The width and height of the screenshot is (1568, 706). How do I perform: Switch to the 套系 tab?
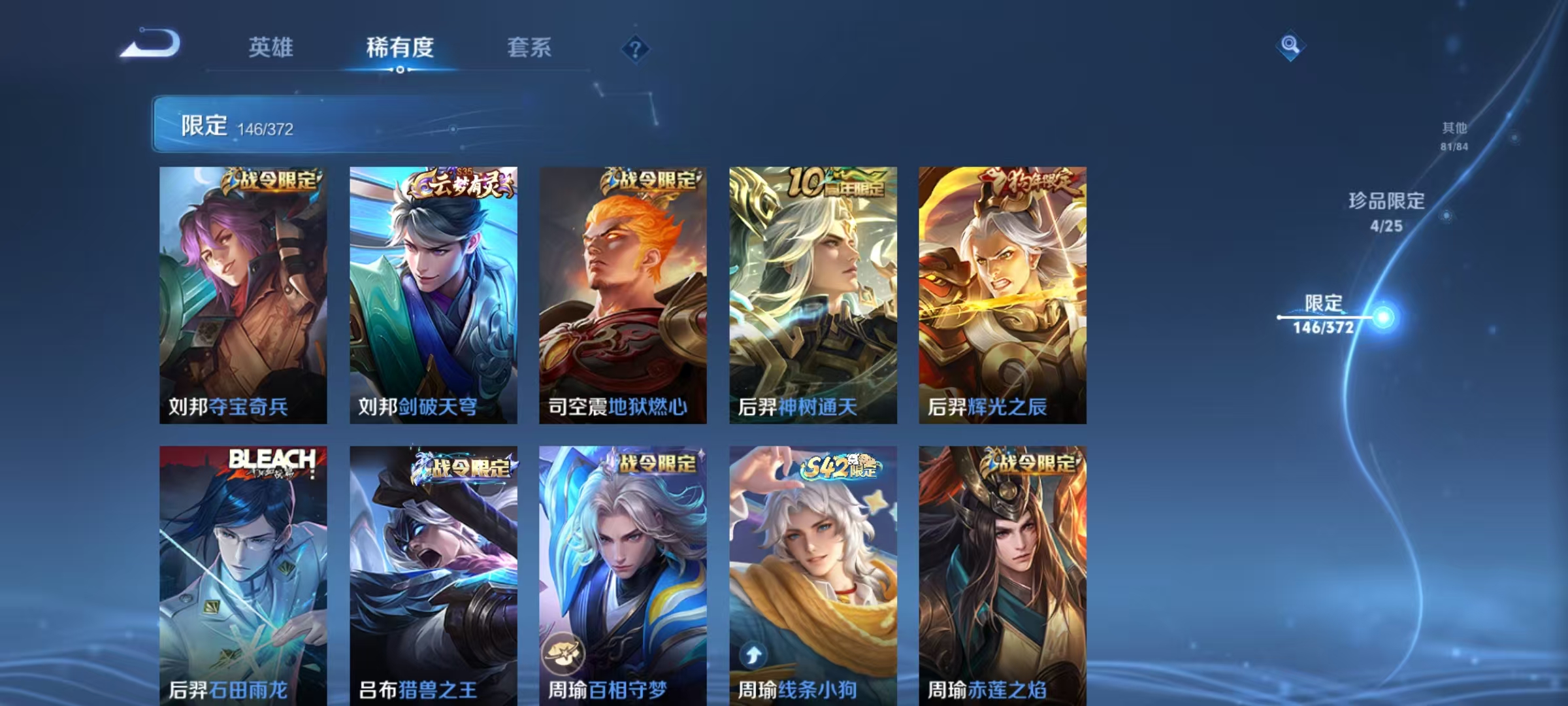[x=529, y=48]
